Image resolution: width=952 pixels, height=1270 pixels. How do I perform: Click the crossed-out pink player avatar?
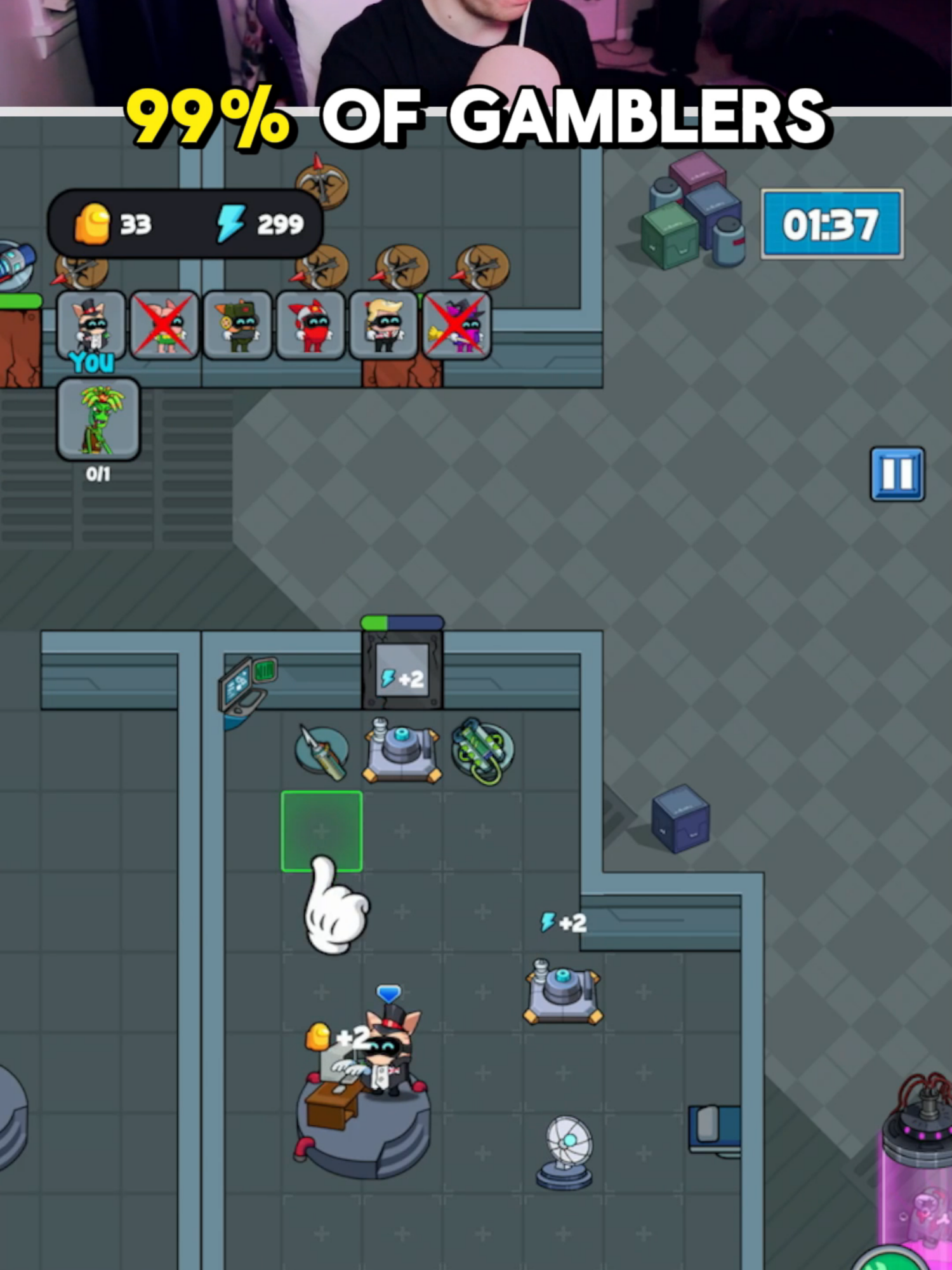[165, 327]
